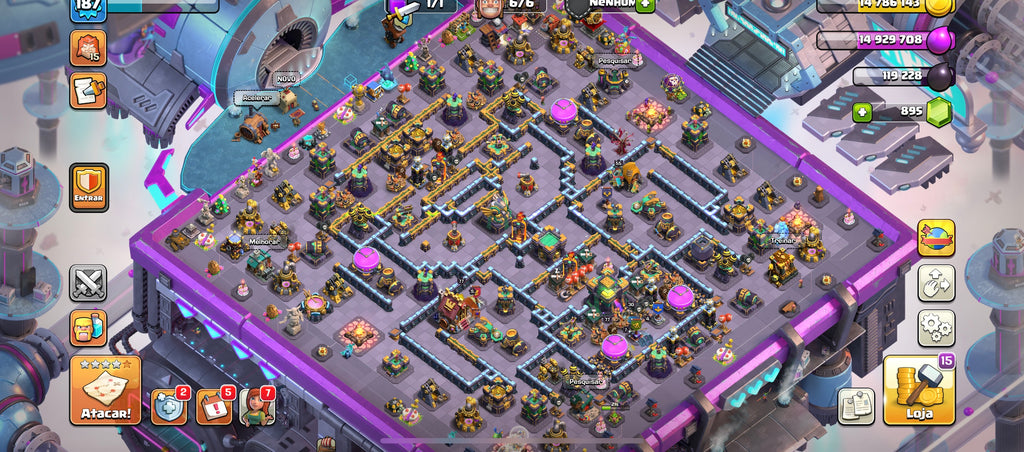1024x452 pixels.
Task: Open the scroll-and-quill icon on the left
Action: click(88, 91)
